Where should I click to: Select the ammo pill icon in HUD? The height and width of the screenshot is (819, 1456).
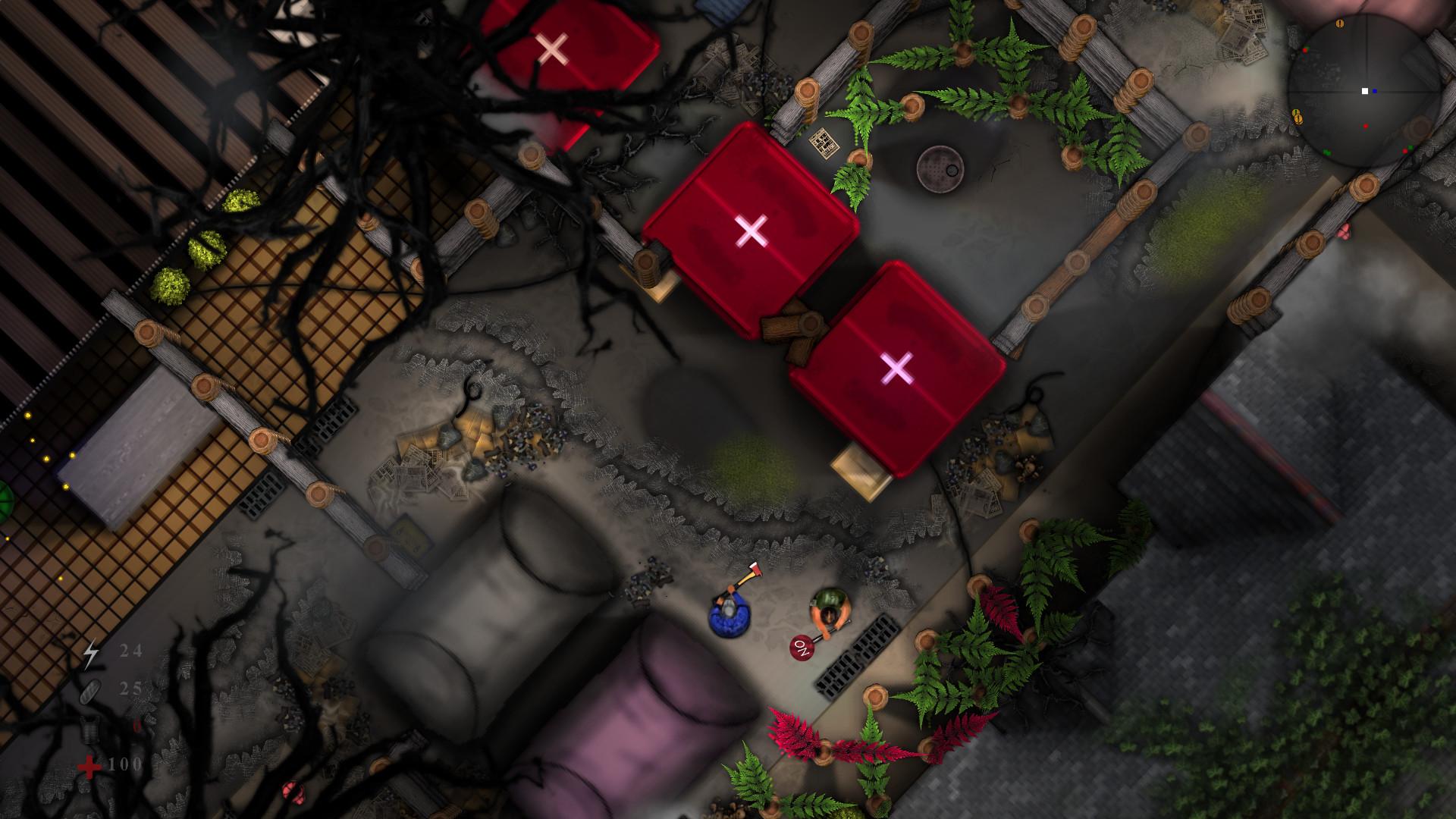pos(89,692)
